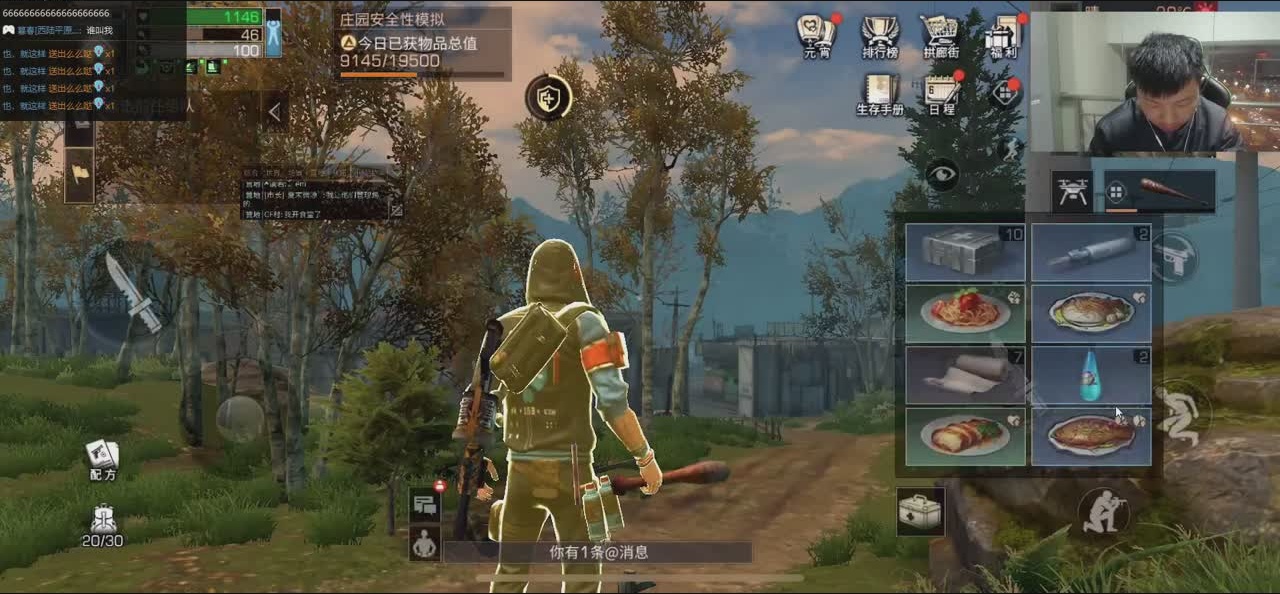This screenshot has height=594, width=1280.
Task: Open the backpack showing 20/30
Action: [x=102, y=526]
